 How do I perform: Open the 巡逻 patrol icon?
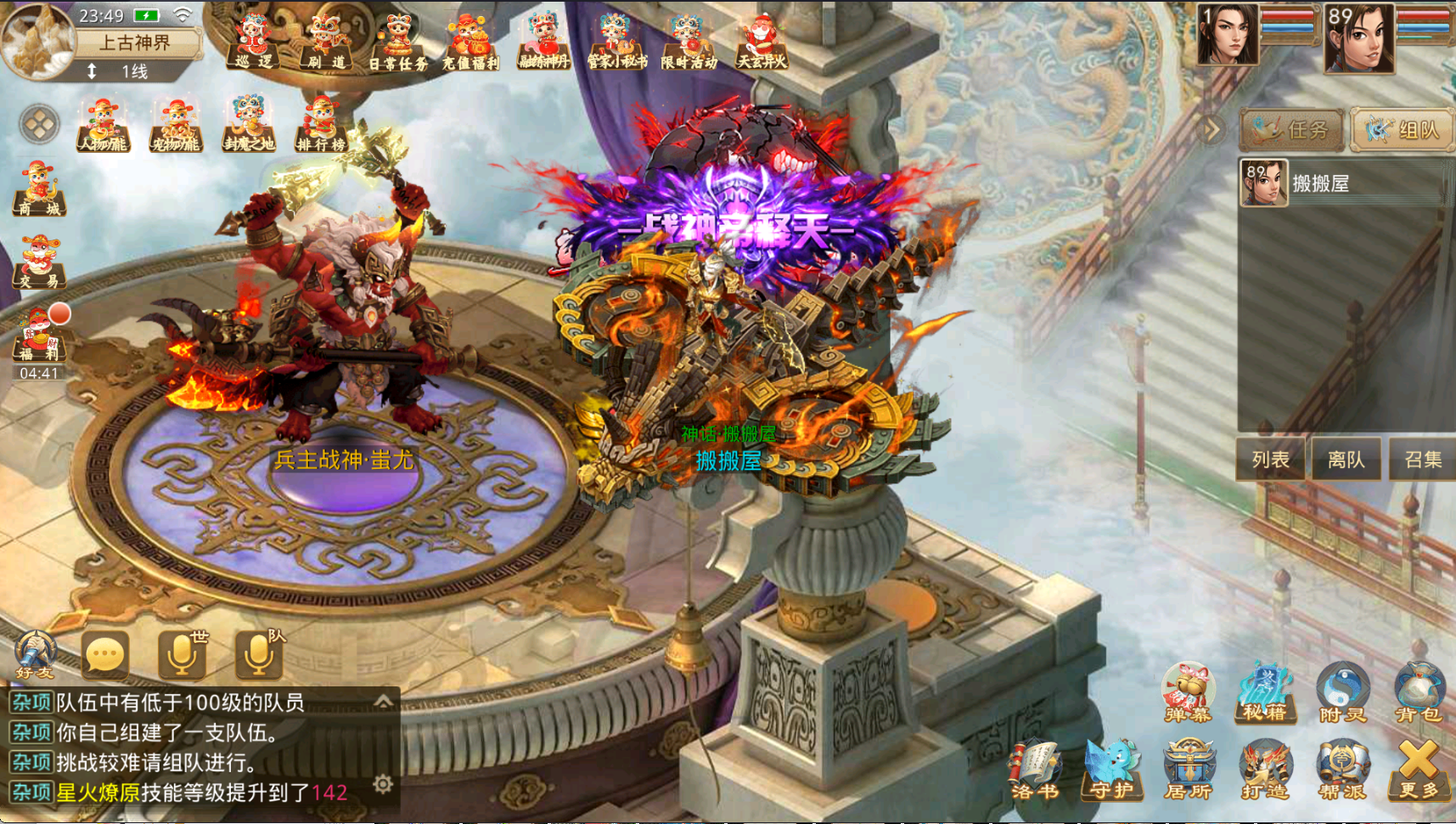(x=253, y=42)
